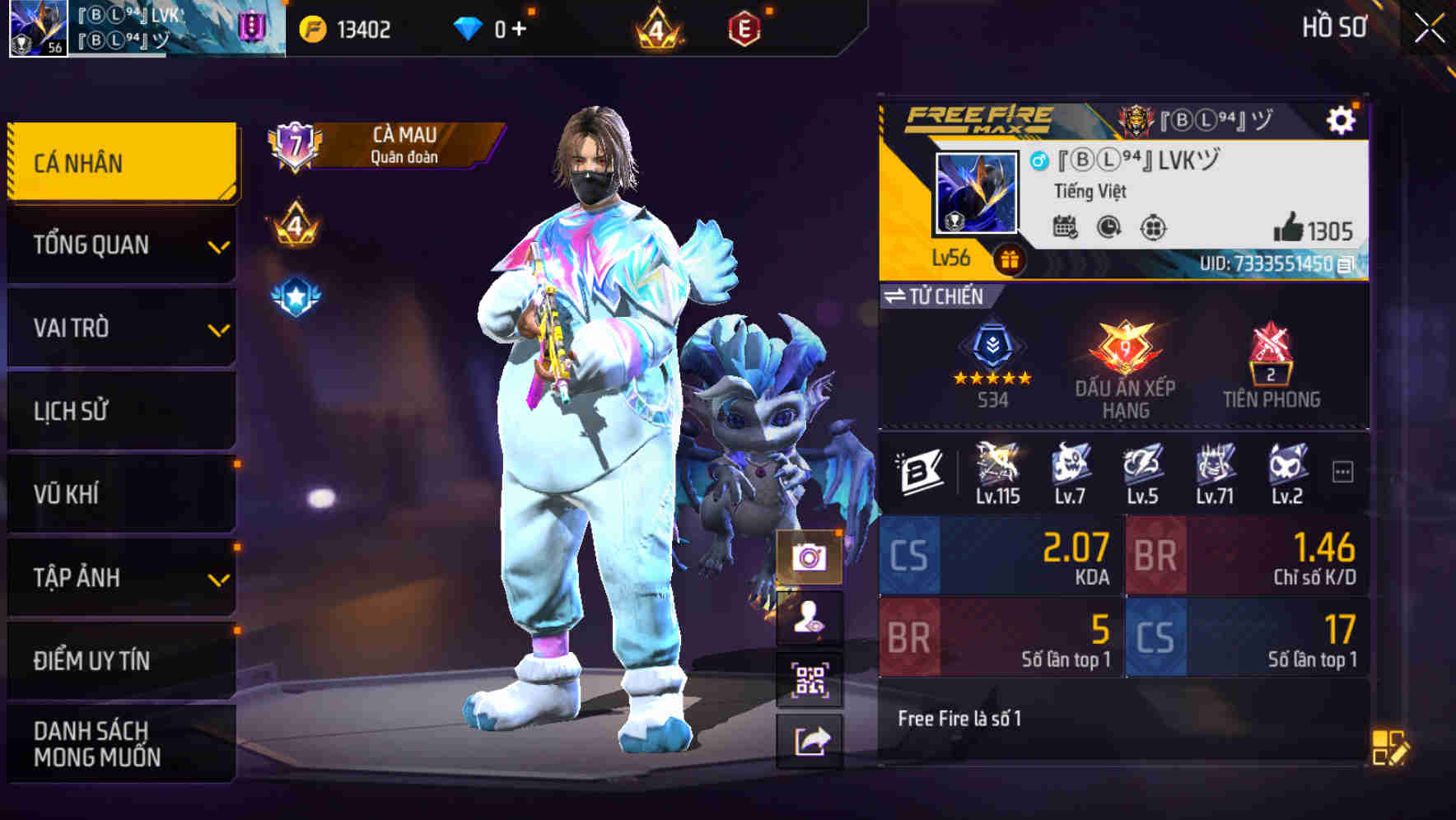Open VŨ KHÍ menu item
1456x820 pixels.
point(119,494)
